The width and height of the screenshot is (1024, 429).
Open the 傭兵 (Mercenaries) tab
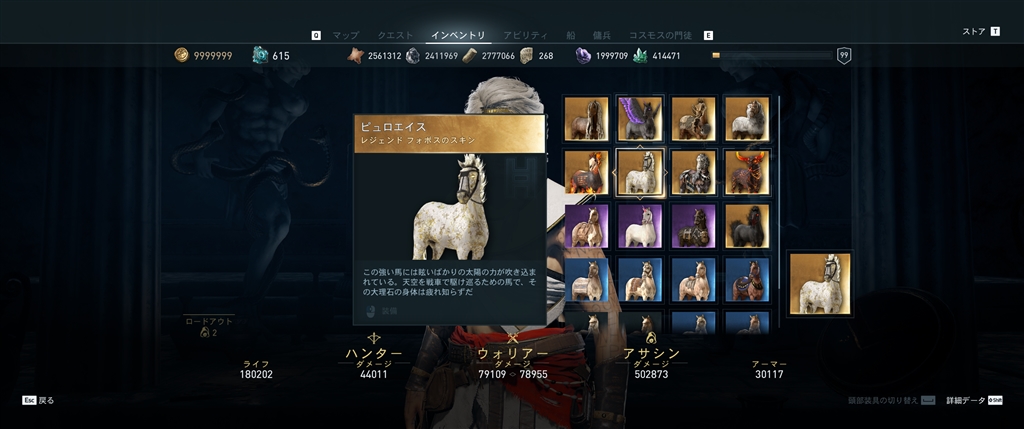point(603,35)
